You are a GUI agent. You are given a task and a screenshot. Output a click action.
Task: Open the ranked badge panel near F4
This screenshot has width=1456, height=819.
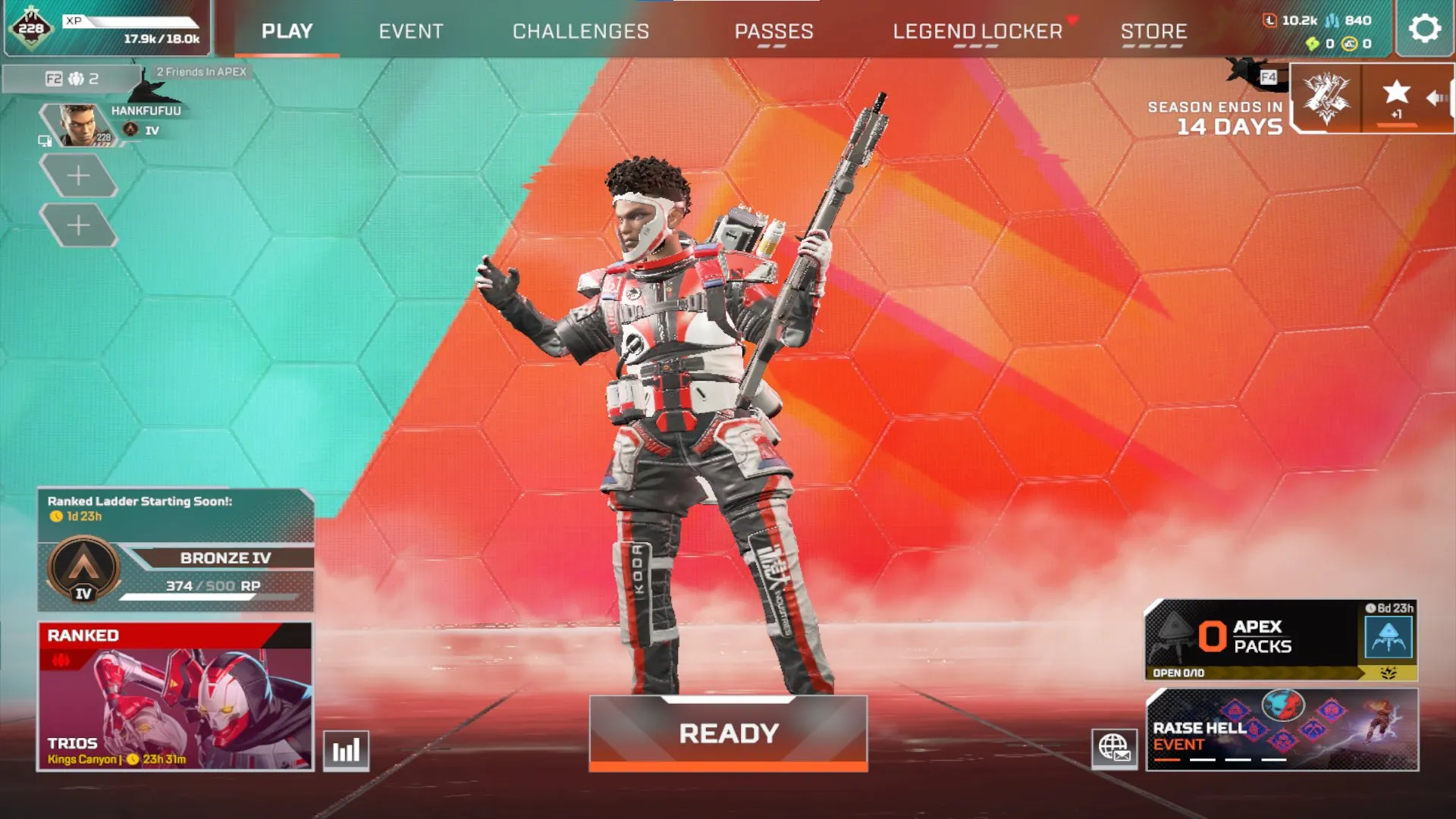pos(1328,101)
